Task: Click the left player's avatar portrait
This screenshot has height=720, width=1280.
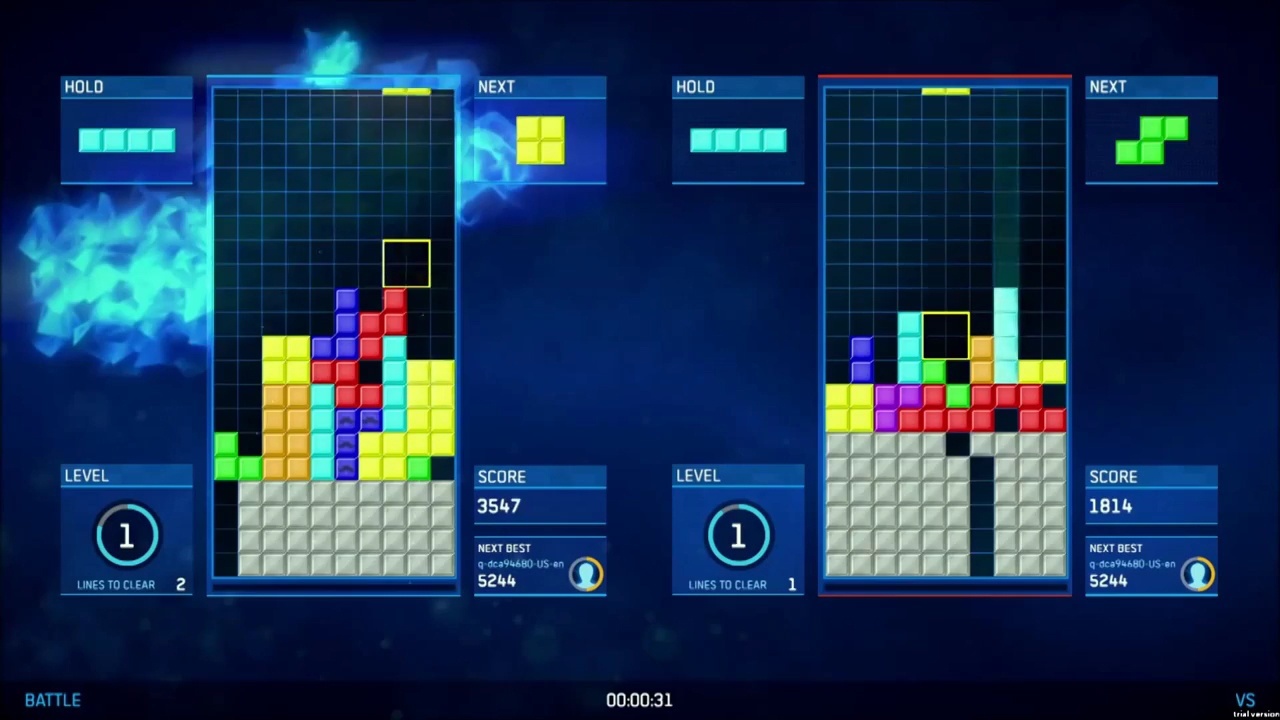Action: [586, 573]
